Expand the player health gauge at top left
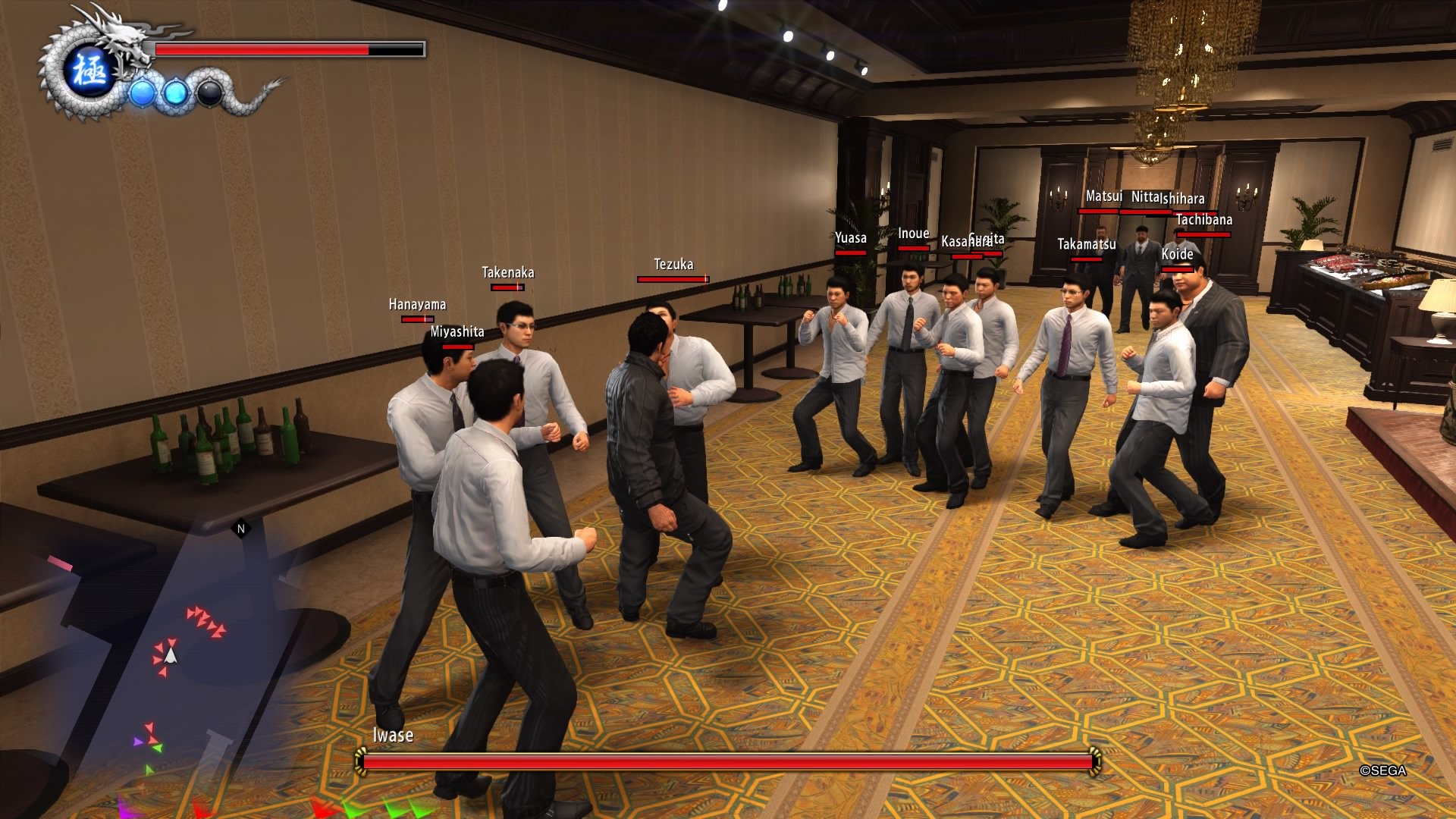 287,48
